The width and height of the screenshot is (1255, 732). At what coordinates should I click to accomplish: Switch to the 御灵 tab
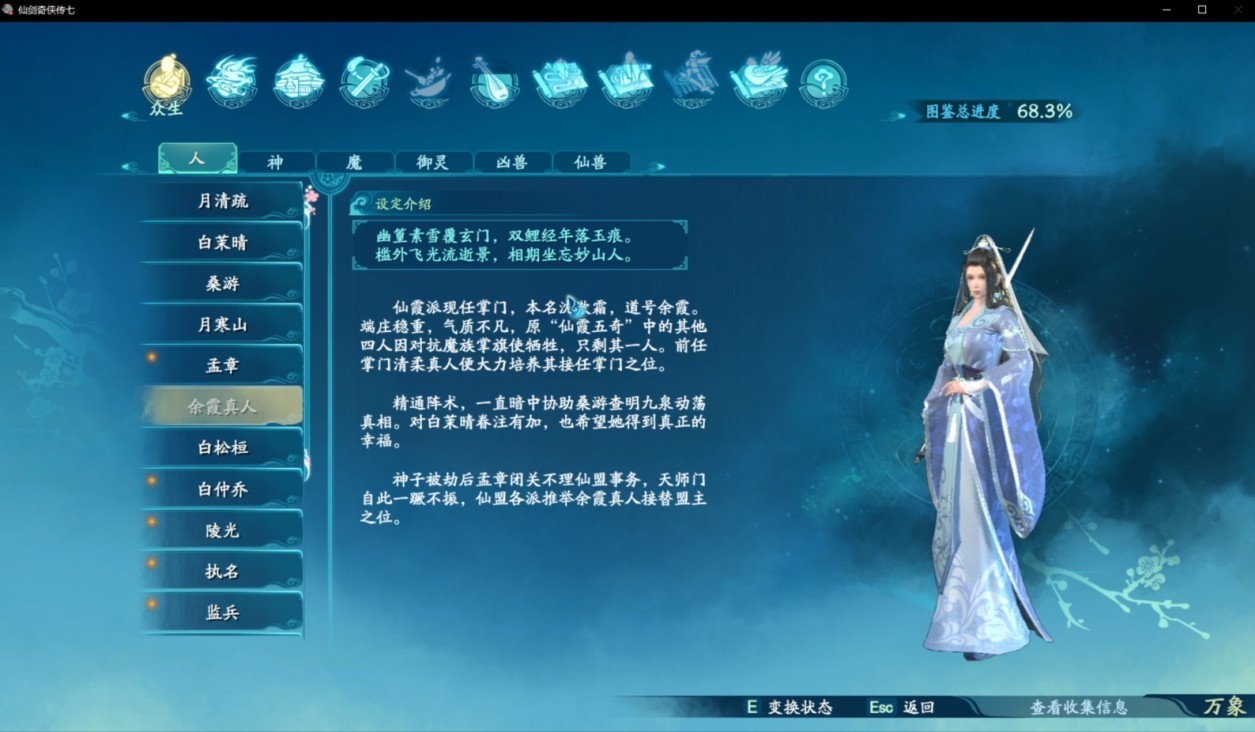click(x=433, y=162)
